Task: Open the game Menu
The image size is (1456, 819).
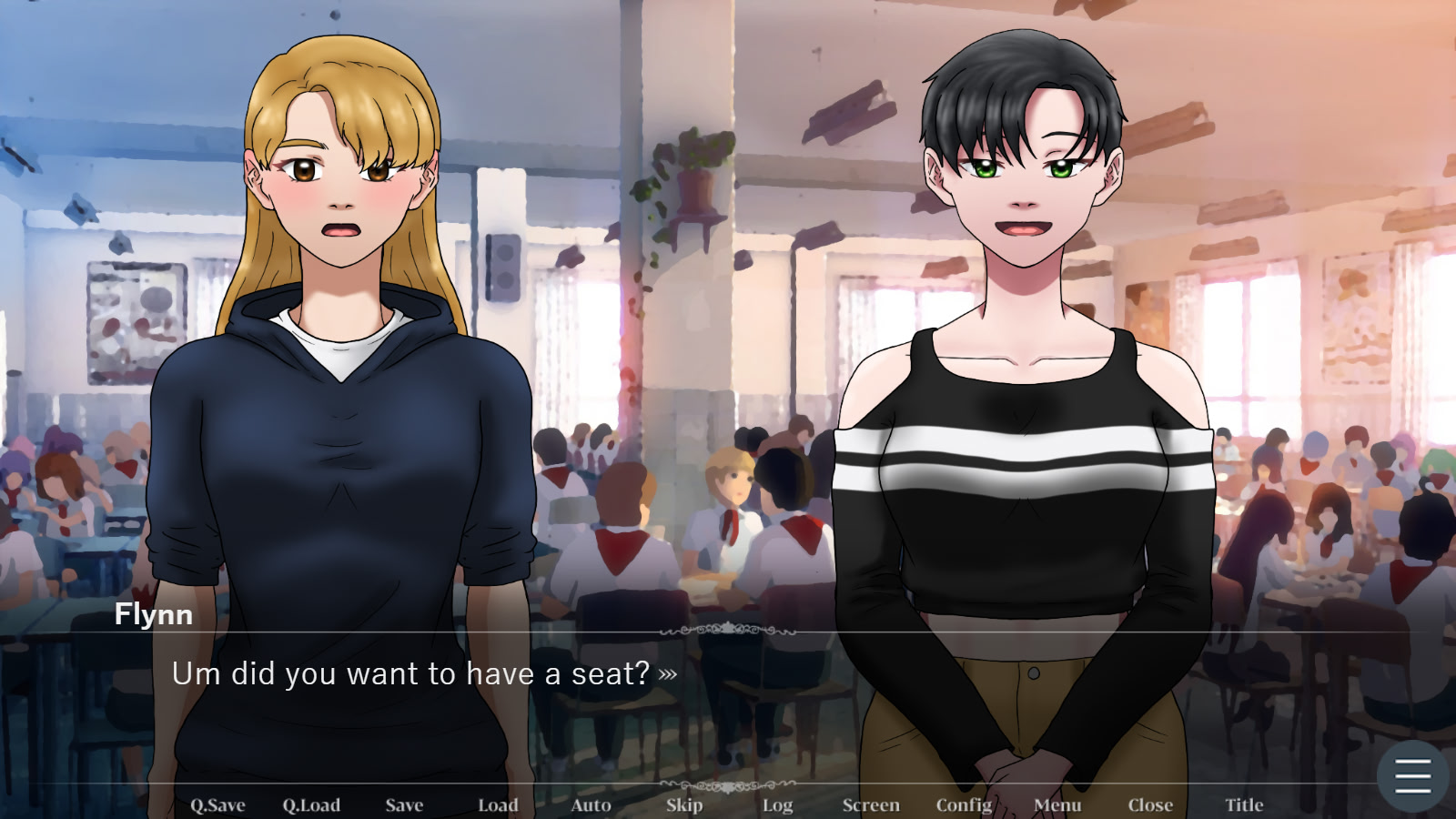Action: click(x=1057, y=804)
